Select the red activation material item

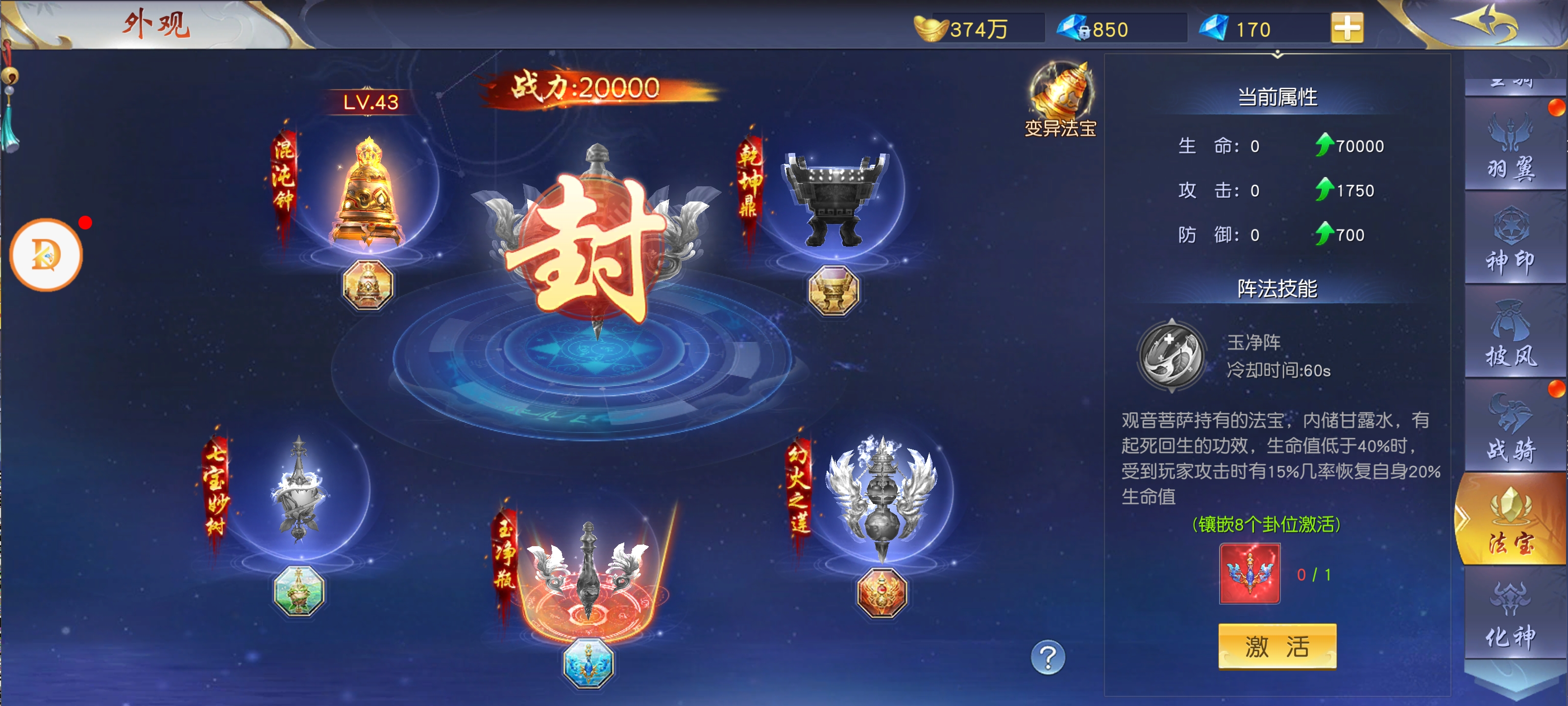point(1249,574)
